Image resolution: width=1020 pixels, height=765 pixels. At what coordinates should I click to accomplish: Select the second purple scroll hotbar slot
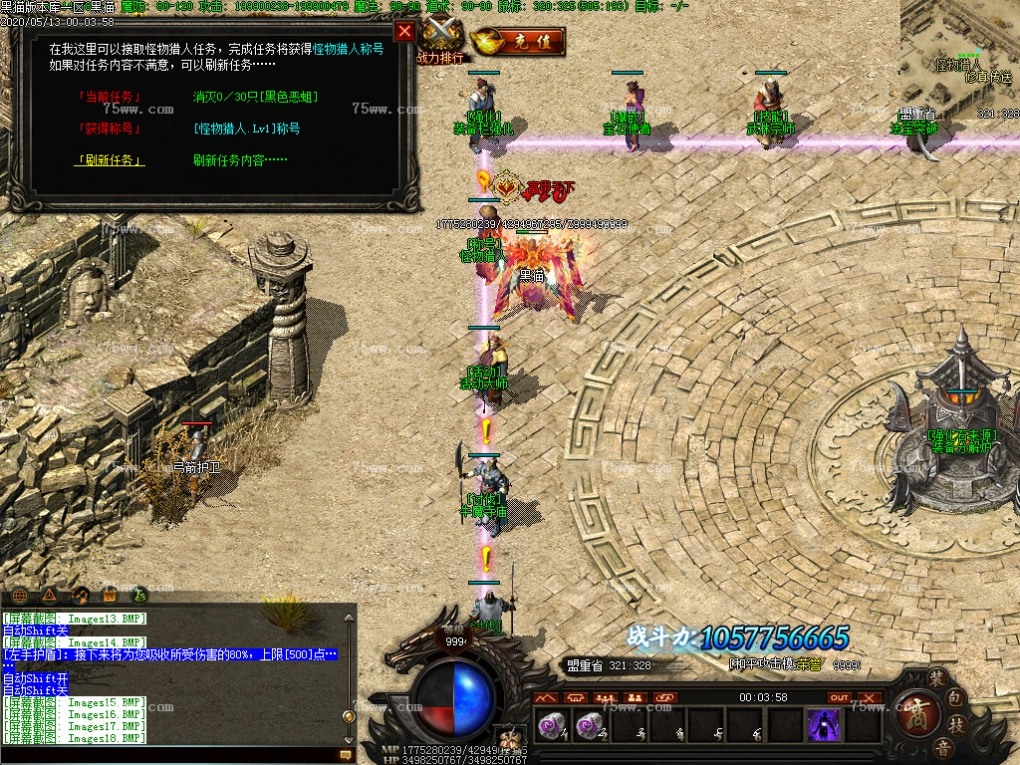click(589, 724)
